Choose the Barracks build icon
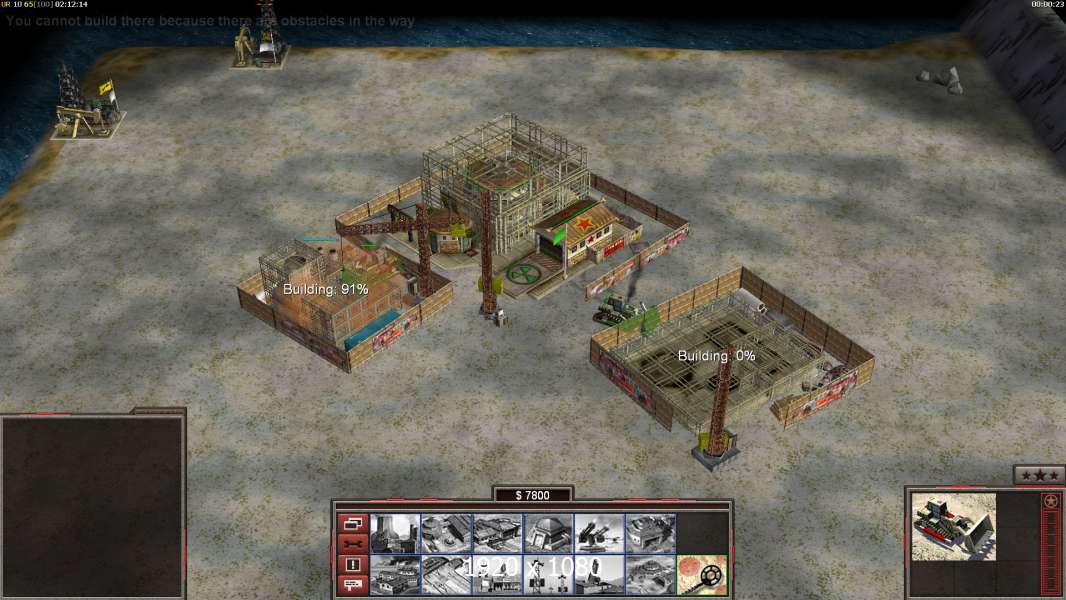The image size is (1066, 600). click(446, 534)
